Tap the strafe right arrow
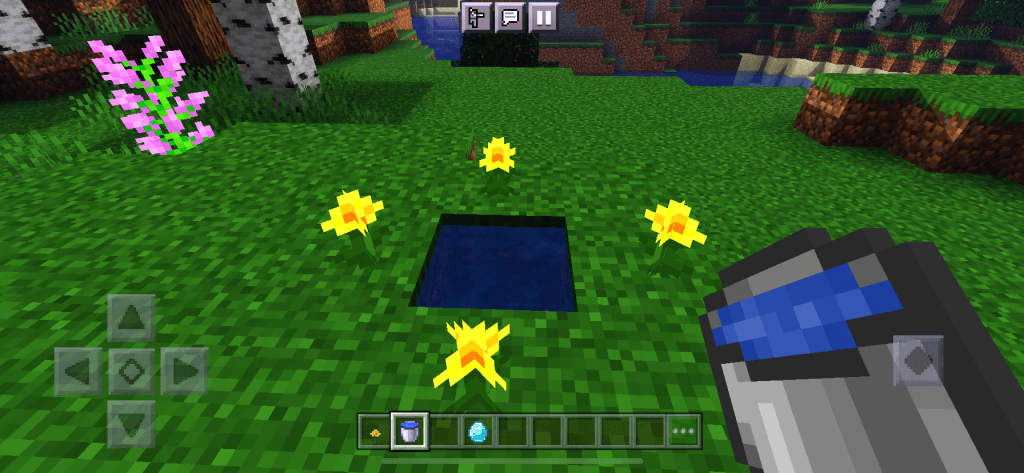Screen dimensions: 1024x473 pyautogui.click(x=183, y=371)
